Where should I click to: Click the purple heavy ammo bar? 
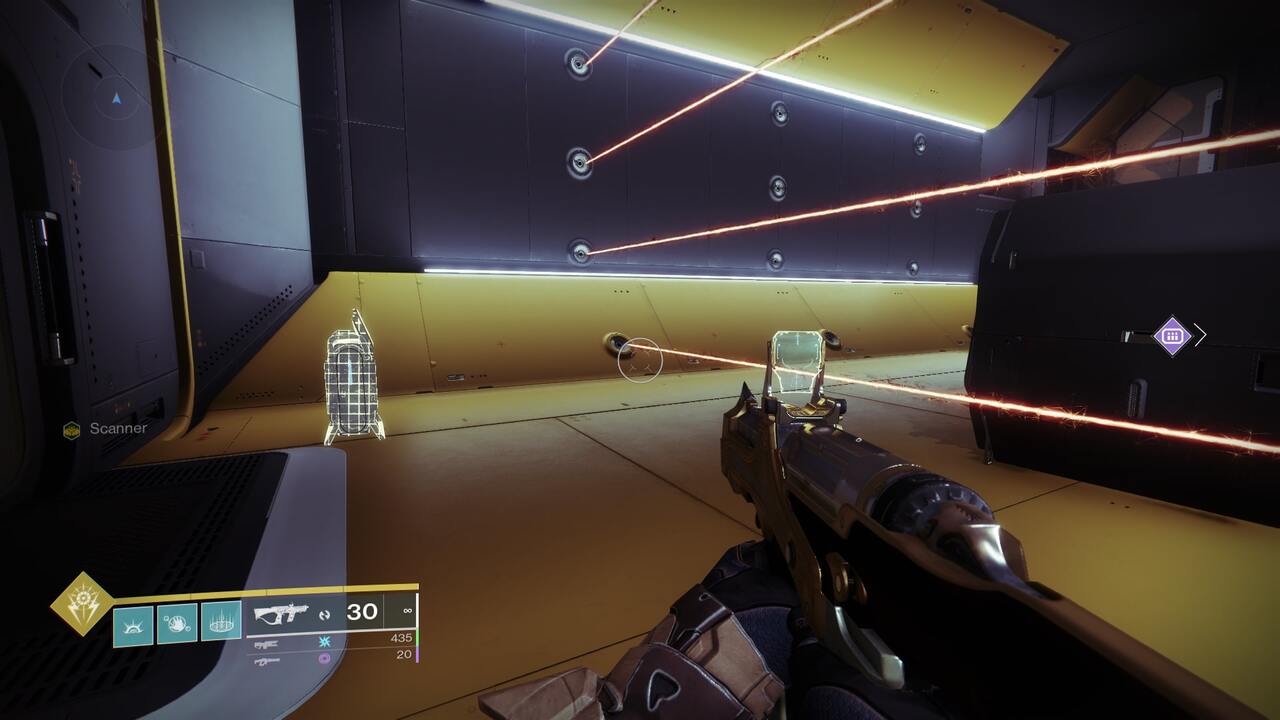point(417,655)
